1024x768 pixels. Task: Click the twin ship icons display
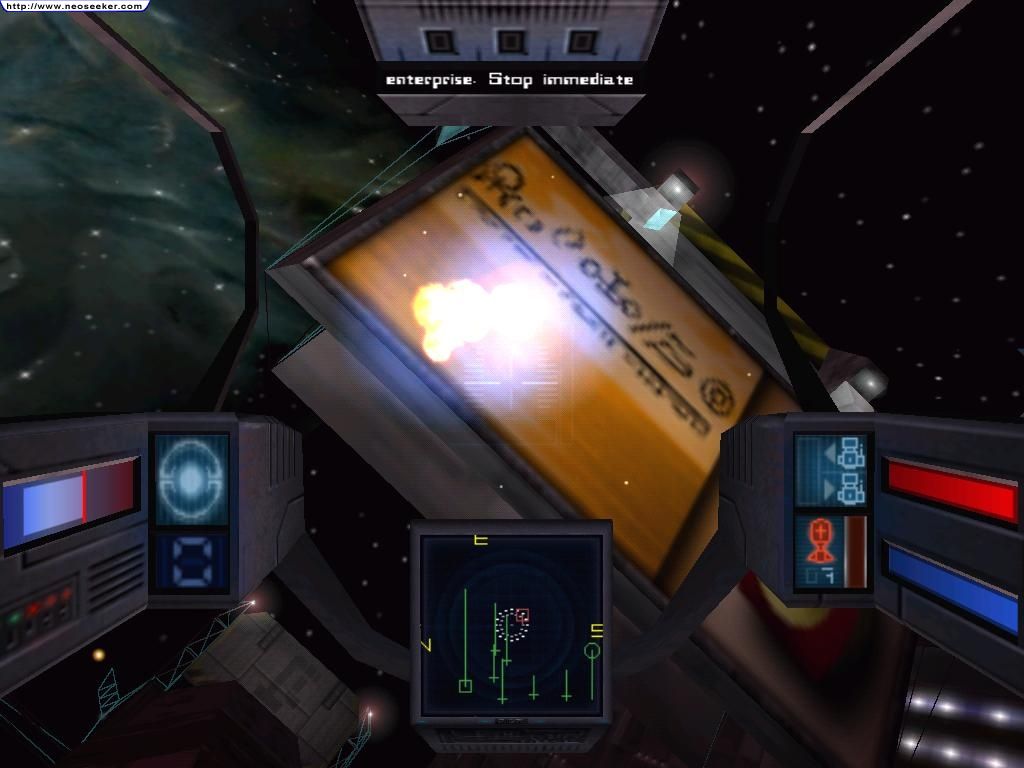833,471
